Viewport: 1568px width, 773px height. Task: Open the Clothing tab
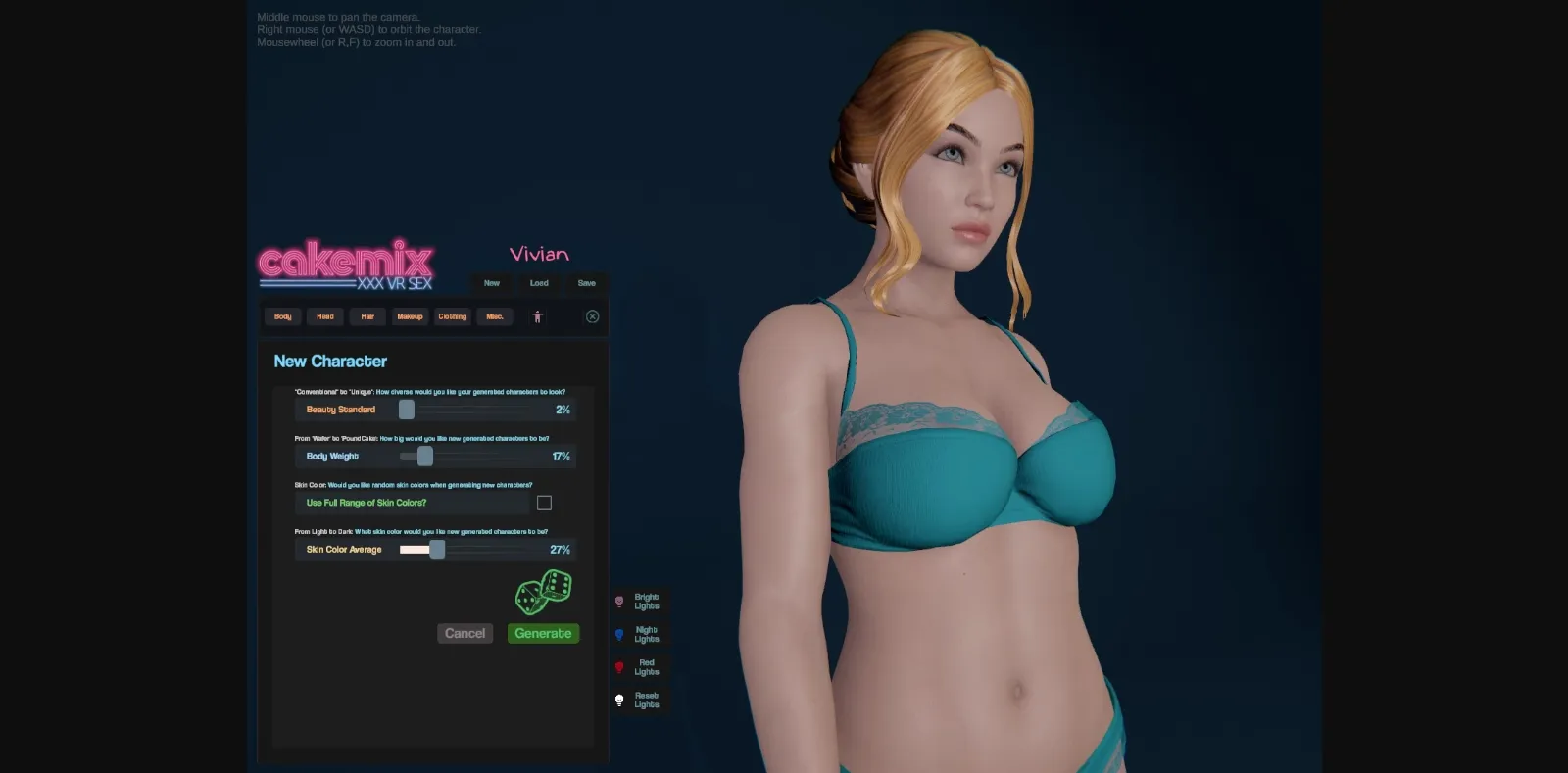(x=452, y=316)
